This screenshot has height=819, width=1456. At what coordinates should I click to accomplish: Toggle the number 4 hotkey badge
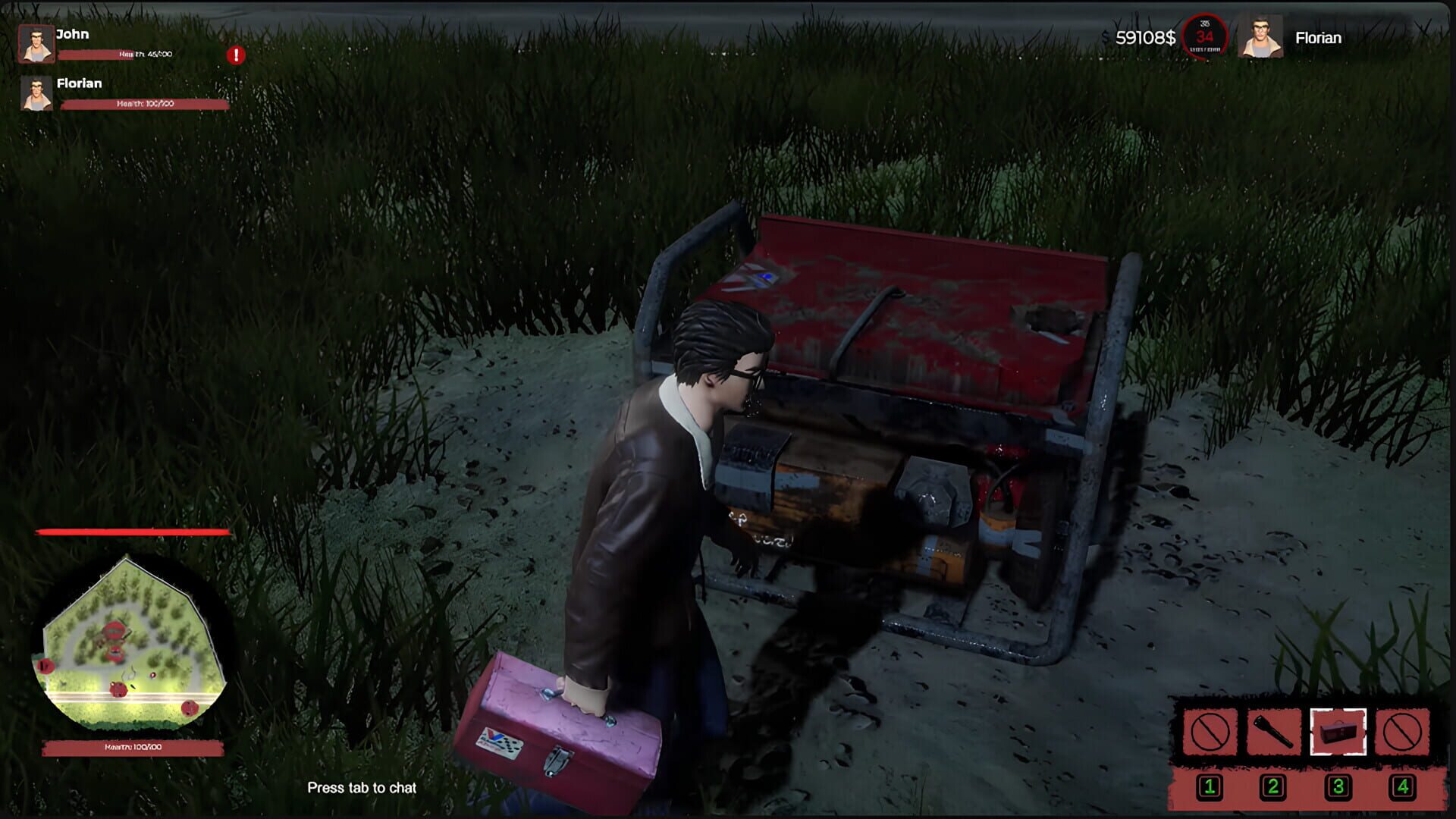(x=1401, y=787)
